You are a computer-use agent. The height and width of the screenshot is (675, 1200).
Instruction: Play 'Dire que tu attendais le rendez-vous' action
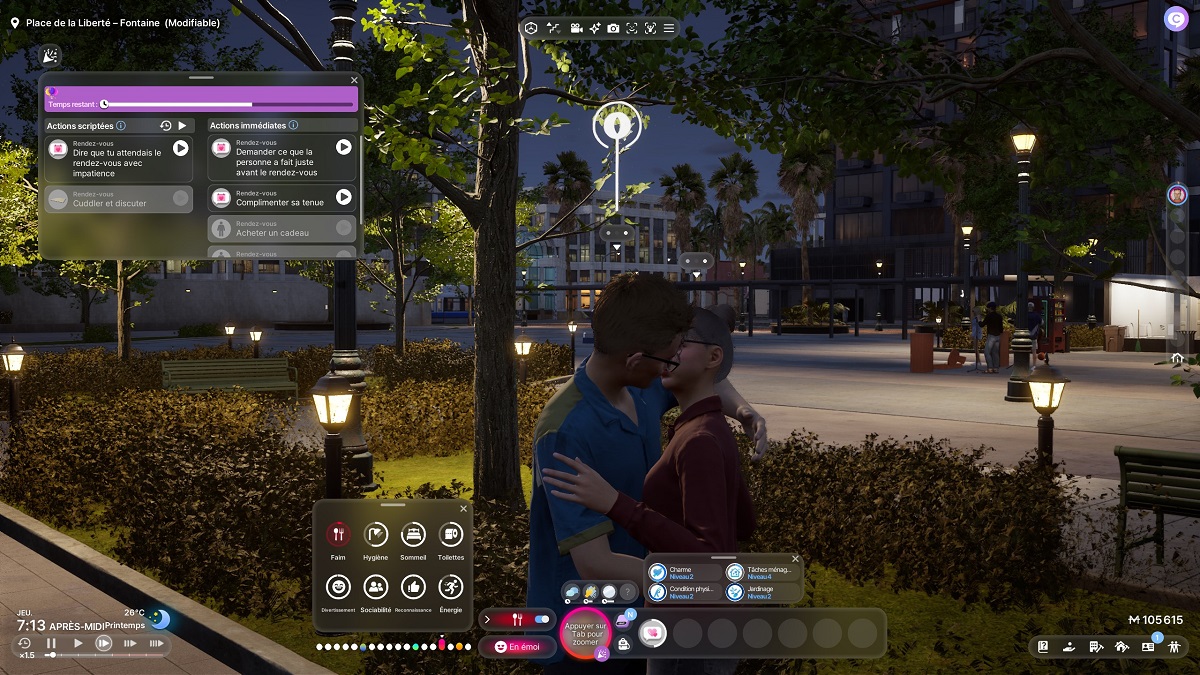tap(180, 148)
